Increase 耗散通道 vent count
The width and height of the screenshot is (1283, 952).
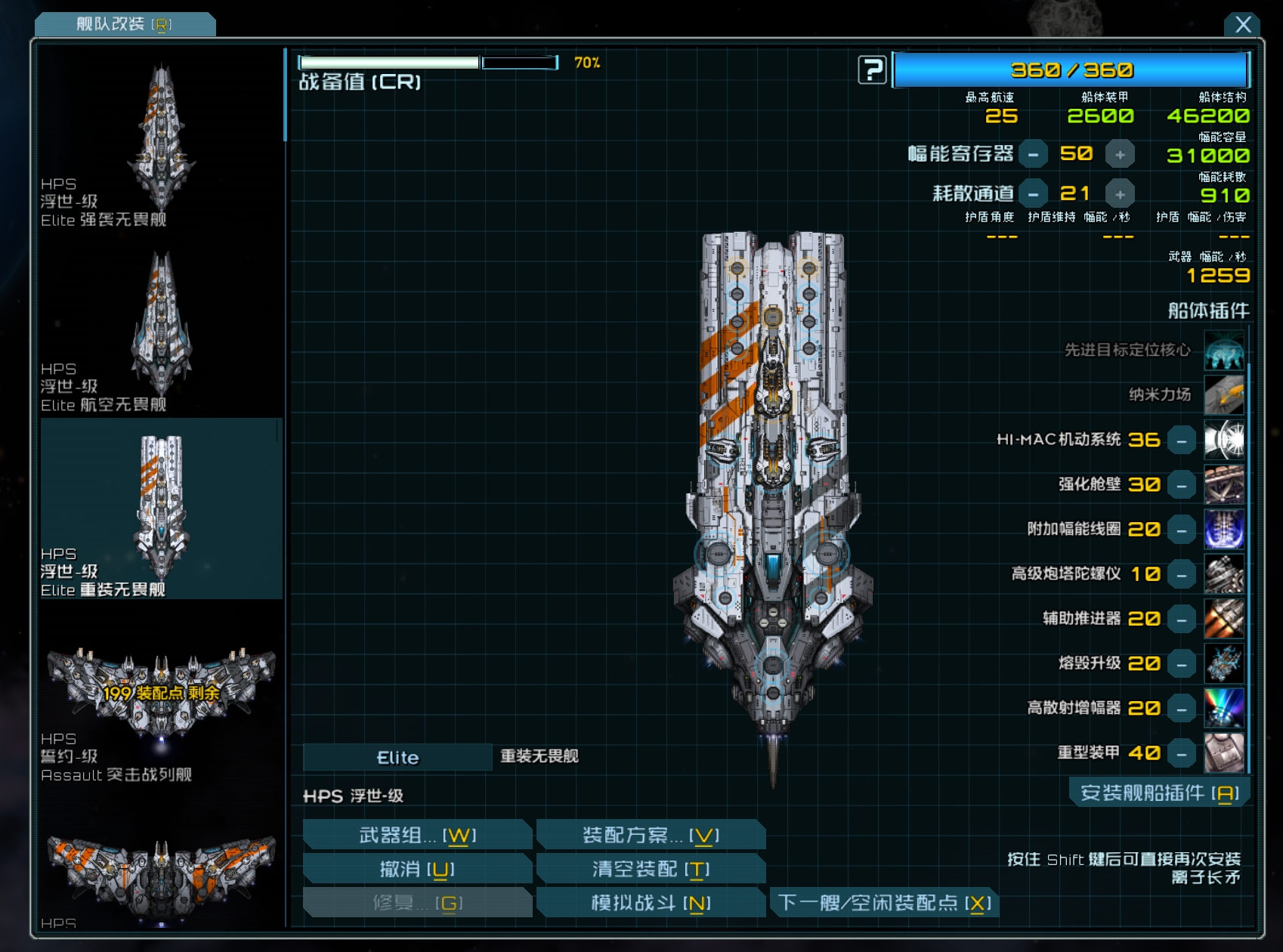point(1120,194)
